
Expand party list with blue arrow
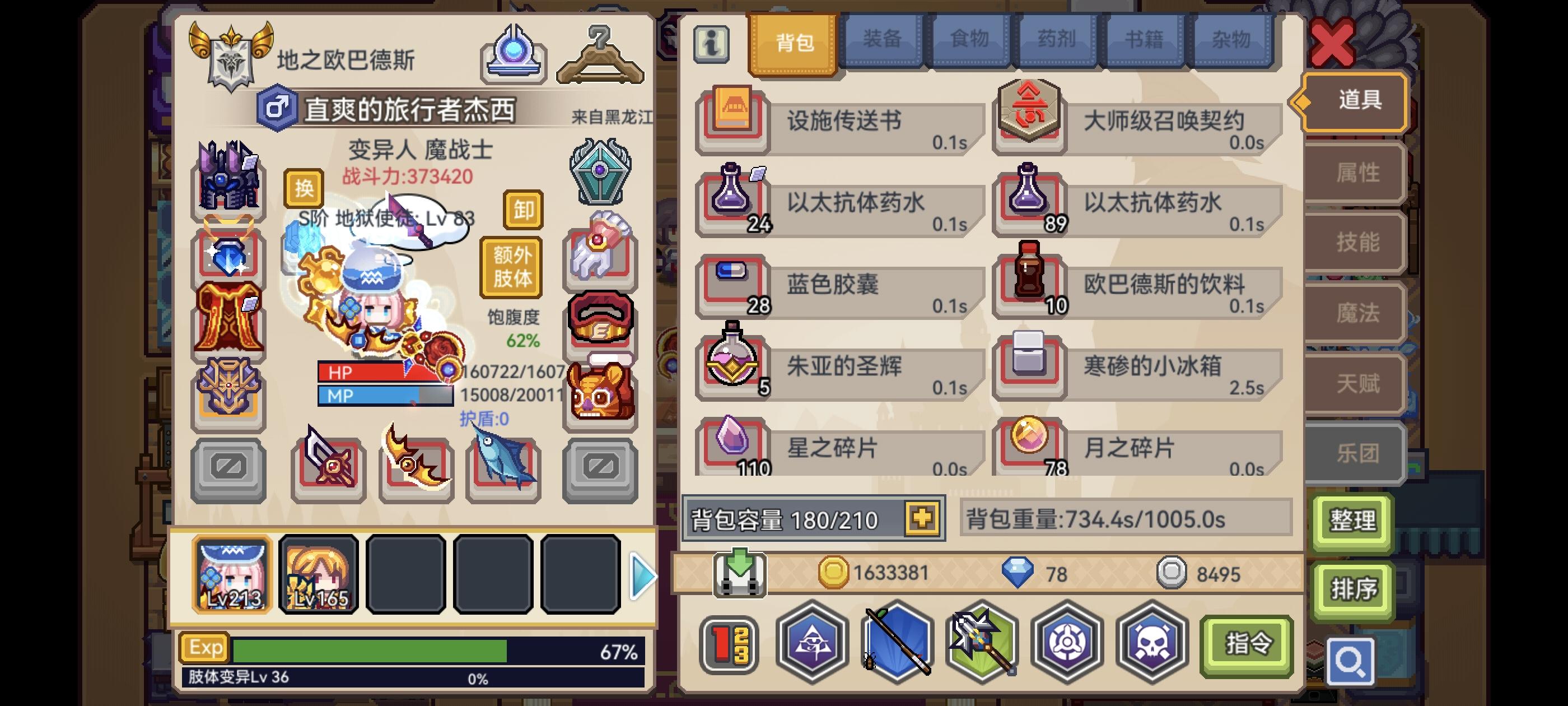click(642, 575)
